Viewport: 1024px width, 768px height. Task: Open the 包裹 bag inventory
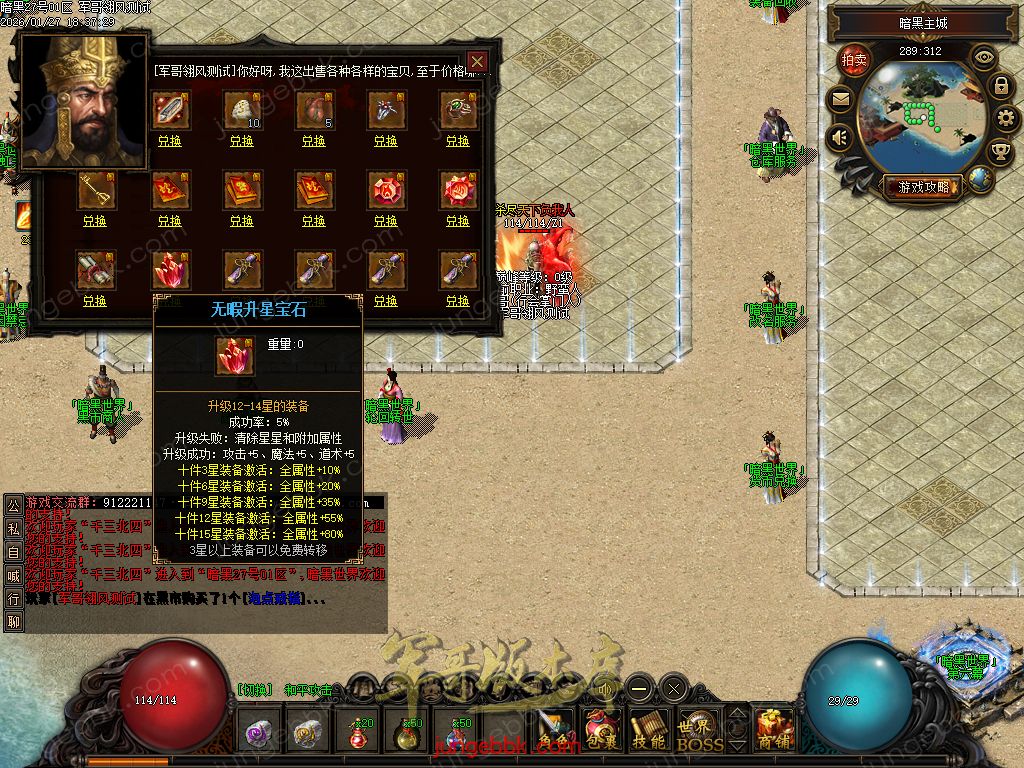pyautogui.click(x=602, y=731)
